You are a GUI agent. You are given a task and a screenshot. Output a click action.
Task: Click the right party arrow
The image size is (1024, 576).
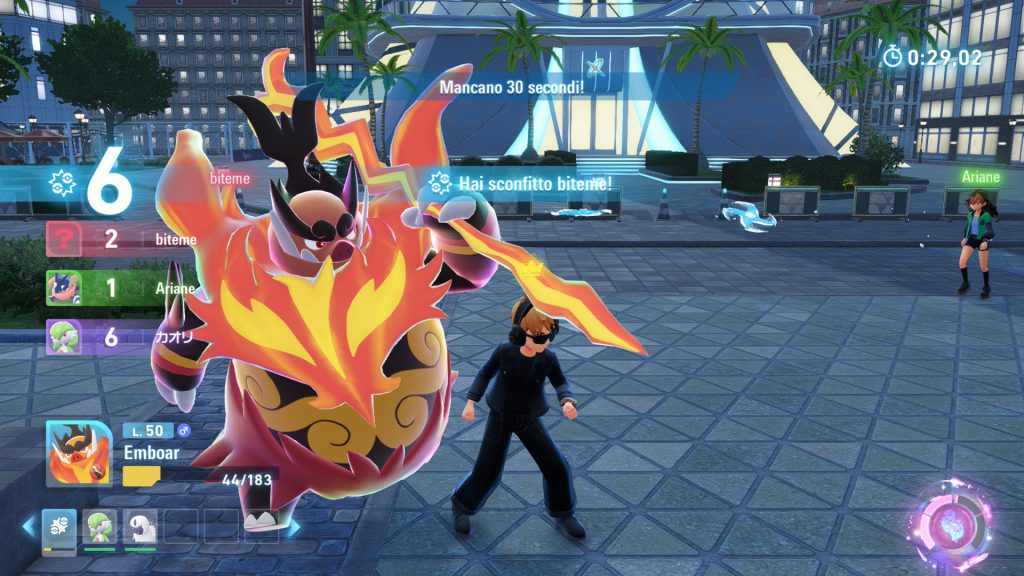pos(294,525)
